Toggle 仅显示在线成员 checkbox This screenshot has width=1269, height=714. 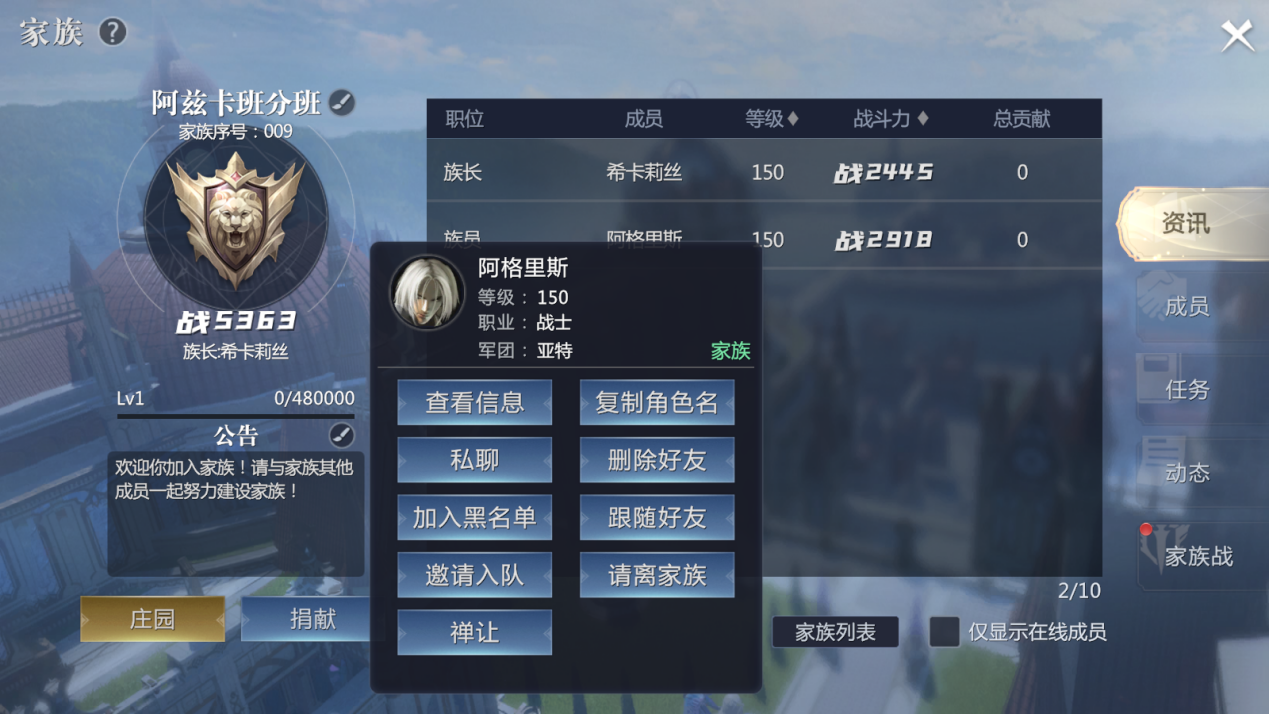pos(944,632)
